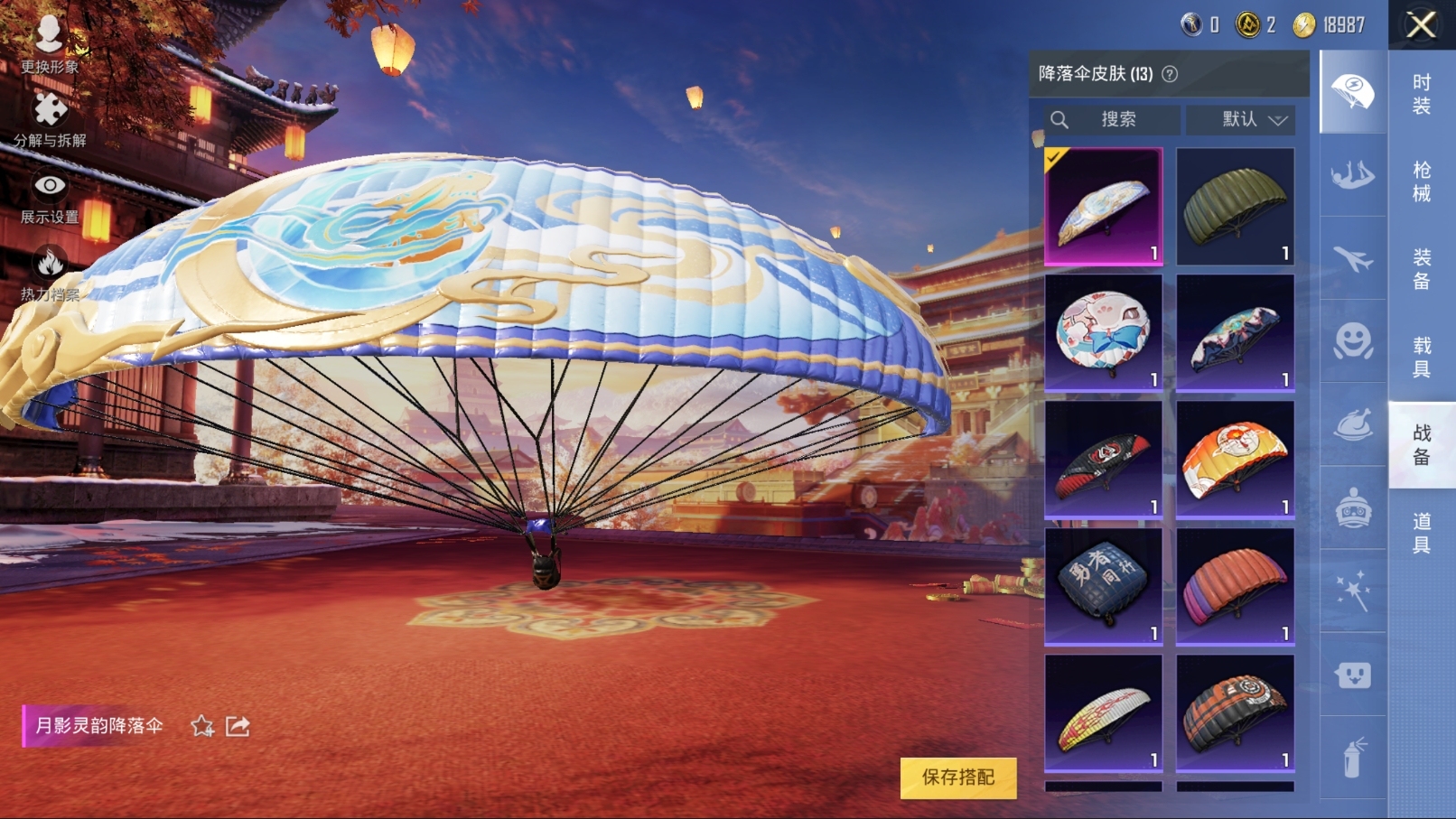Open the 分解与拆解 dismantle menu
Image resolution: width=1456 pixels, height=819 pixels.
pos(50,119)
